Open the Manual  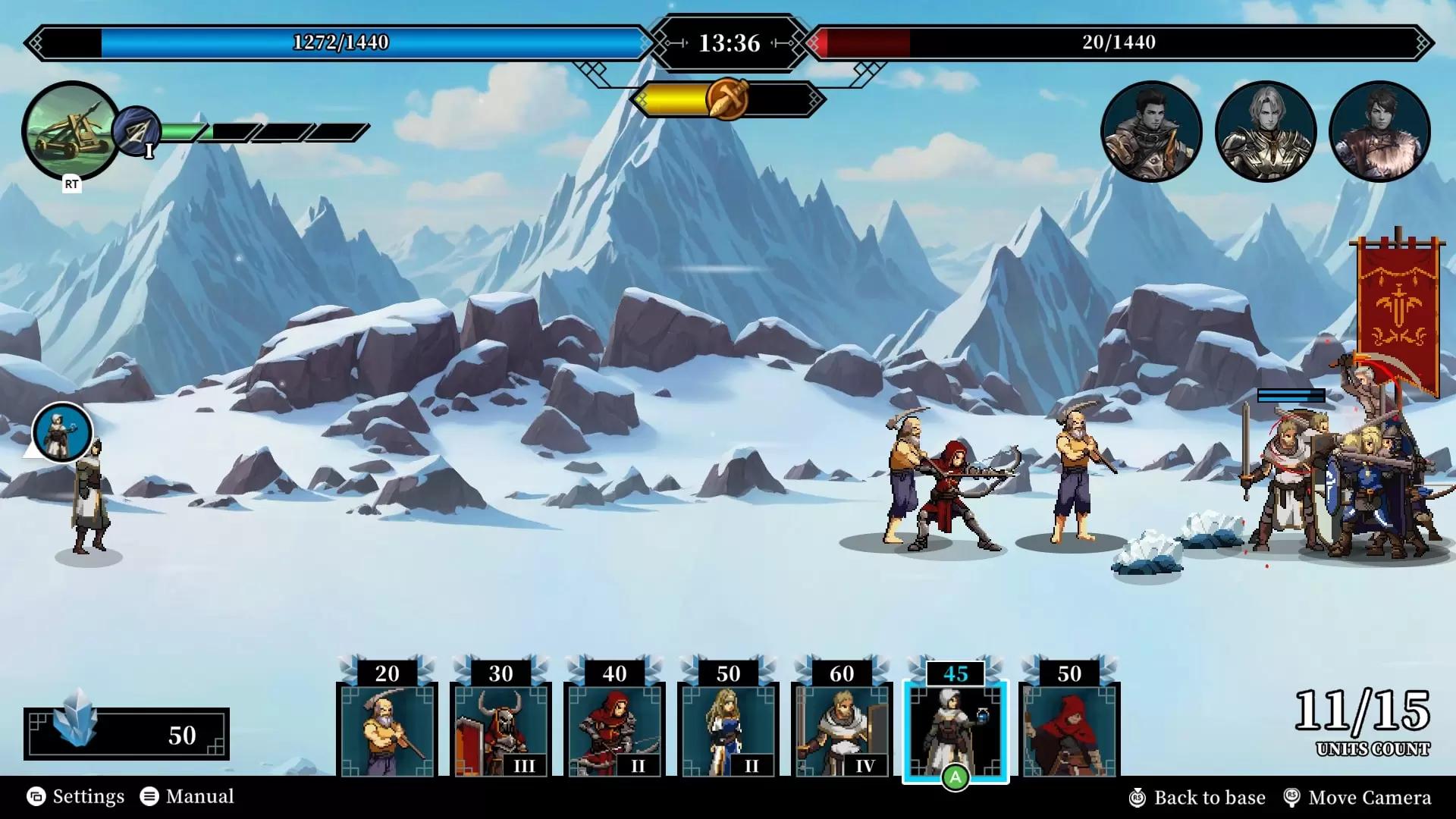[187, 796]
